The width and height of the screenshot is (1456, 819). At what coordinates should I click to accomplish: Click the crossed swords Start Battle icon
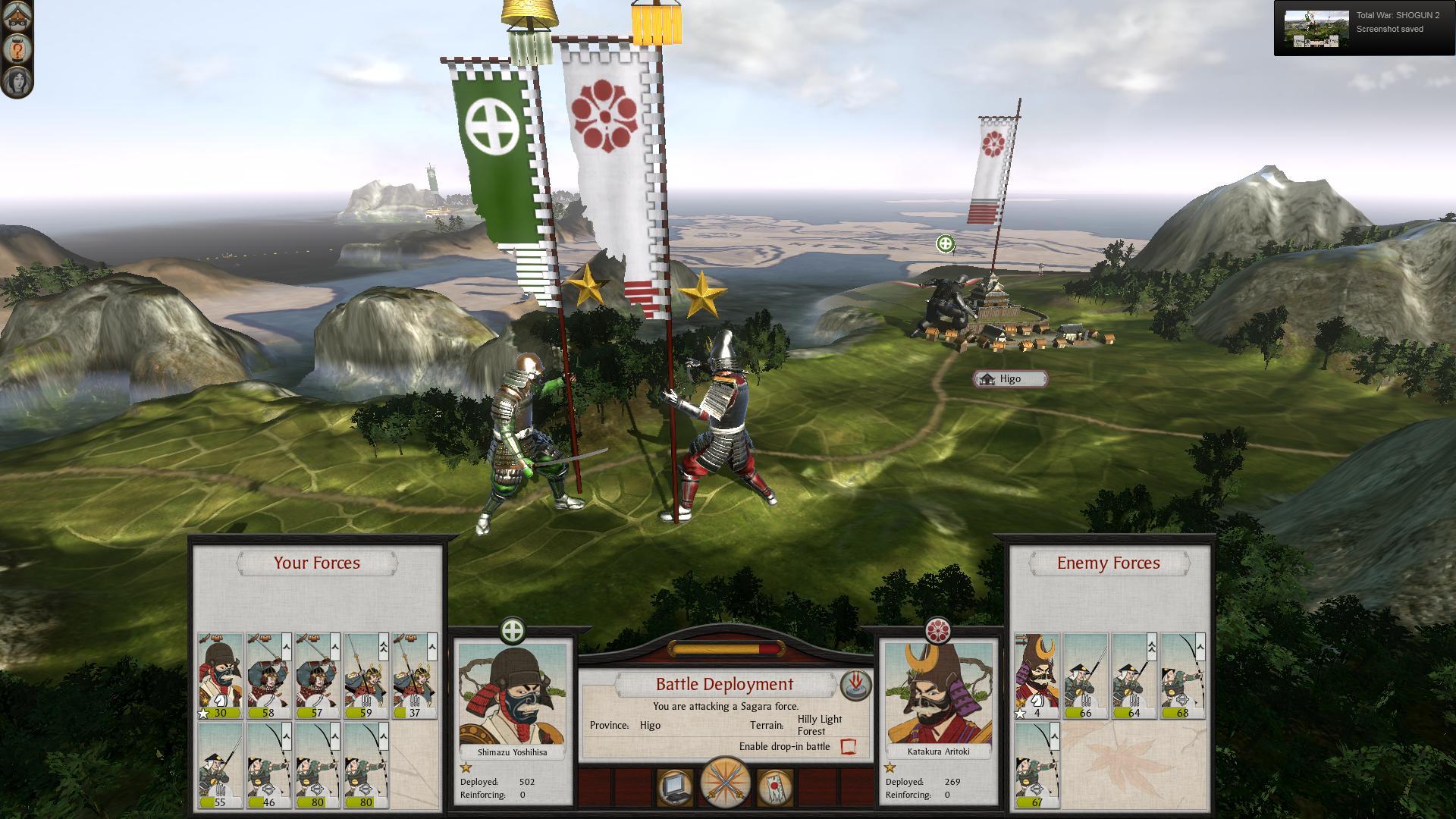(x=727, y=785)
